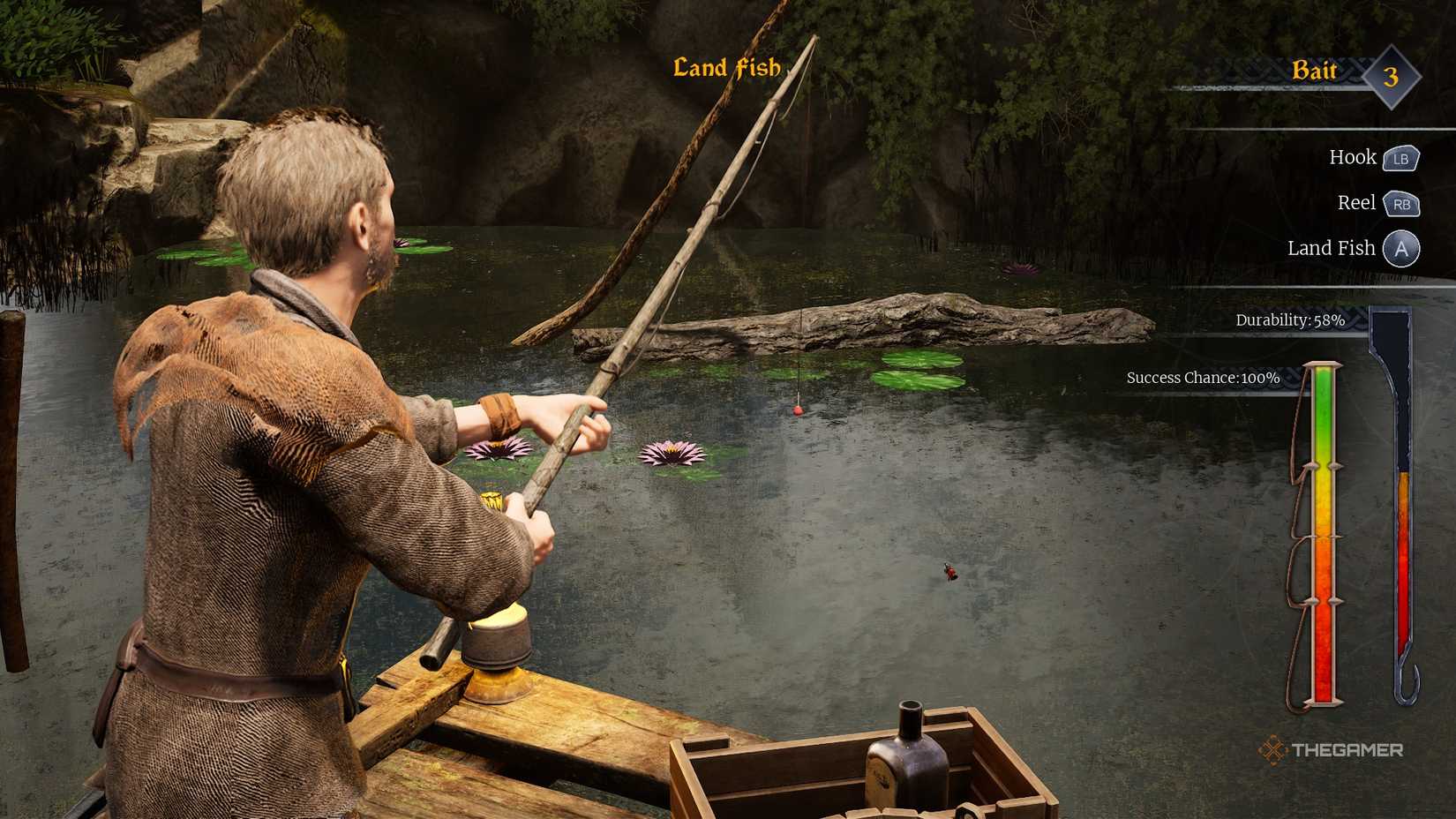The height and width of the screenshot is (819, 1456).
Task: Click the Success Chance: 100% label
Action: point(1202,377)
